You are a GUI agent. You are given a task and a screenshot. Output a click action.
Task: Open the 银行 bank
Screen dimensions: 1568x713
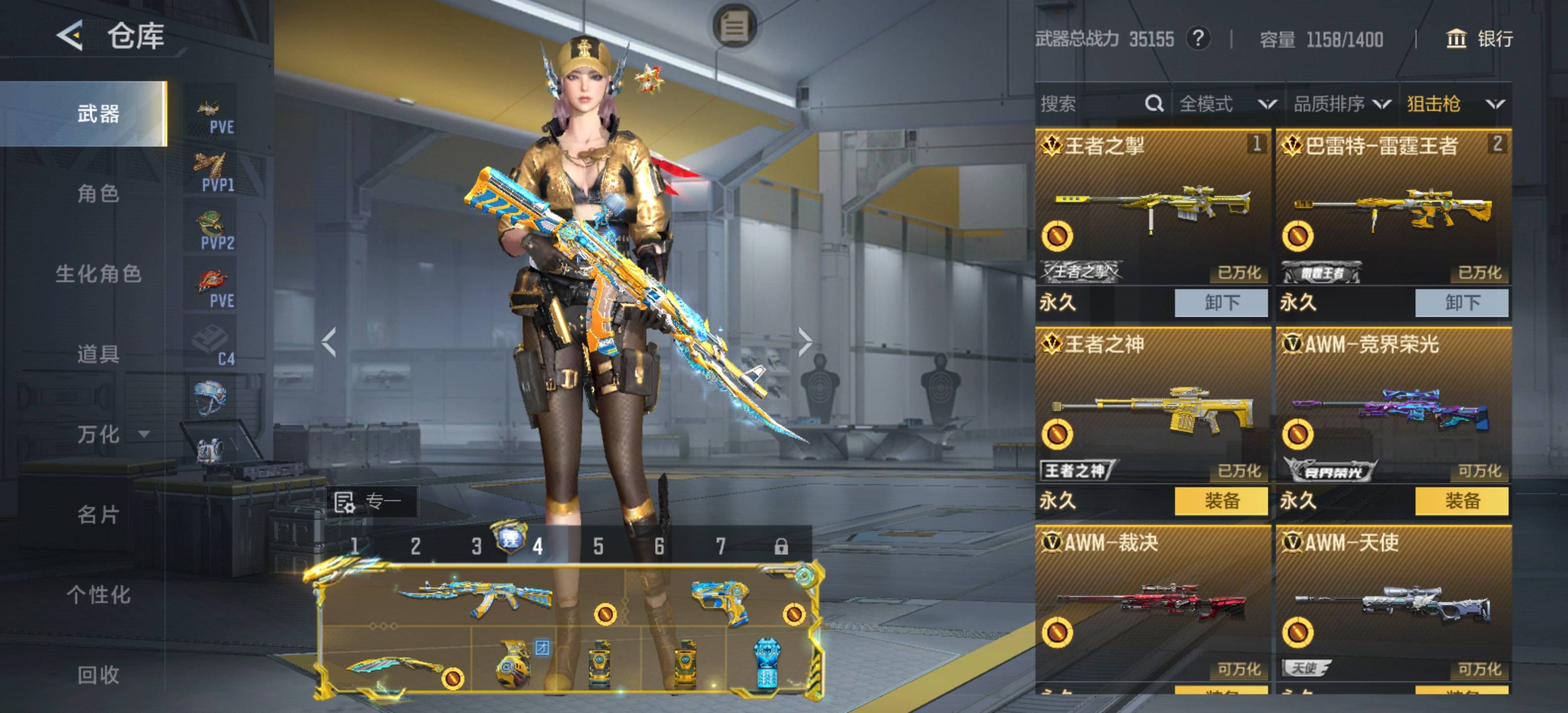pyautogui.click(x=1479, y=39)
